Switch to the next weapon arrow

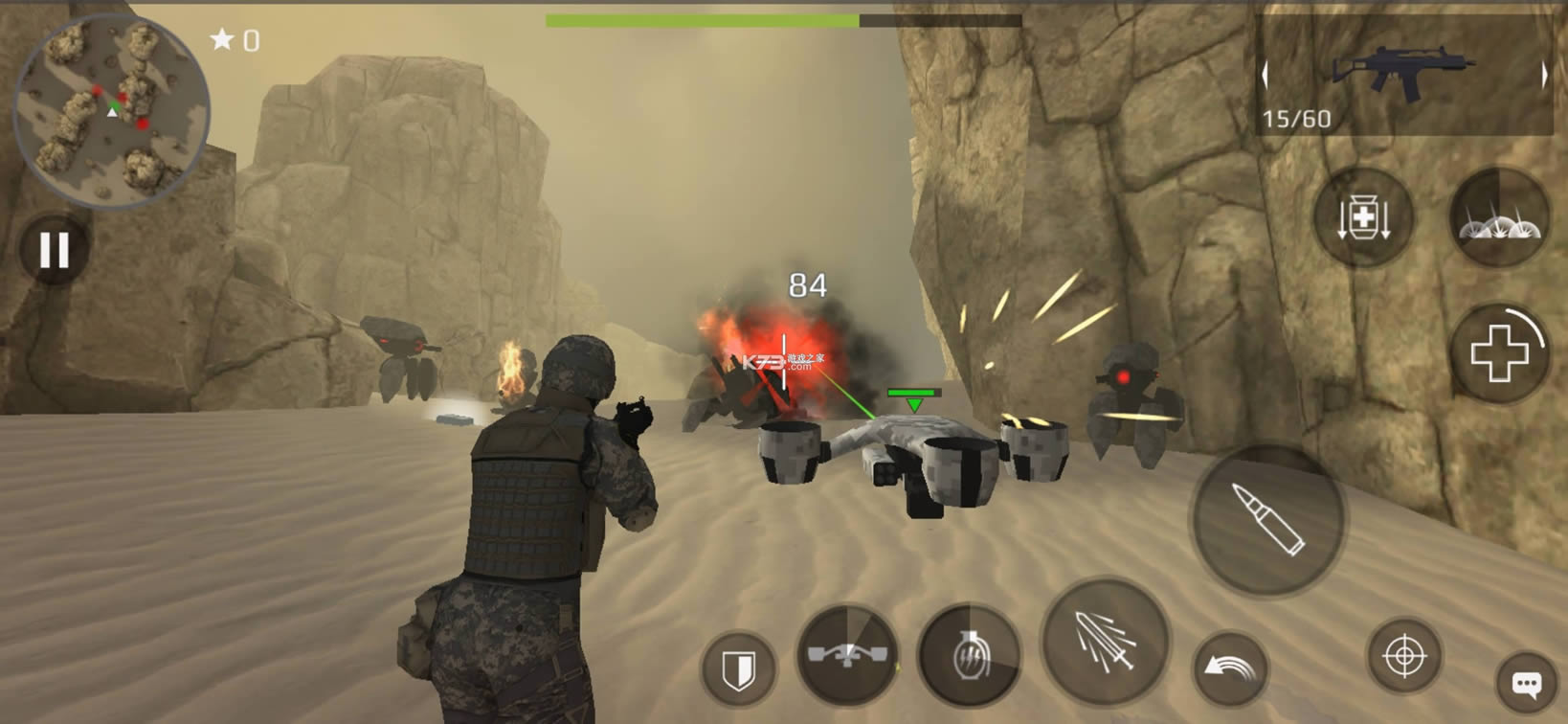(x=1543, y=75)
